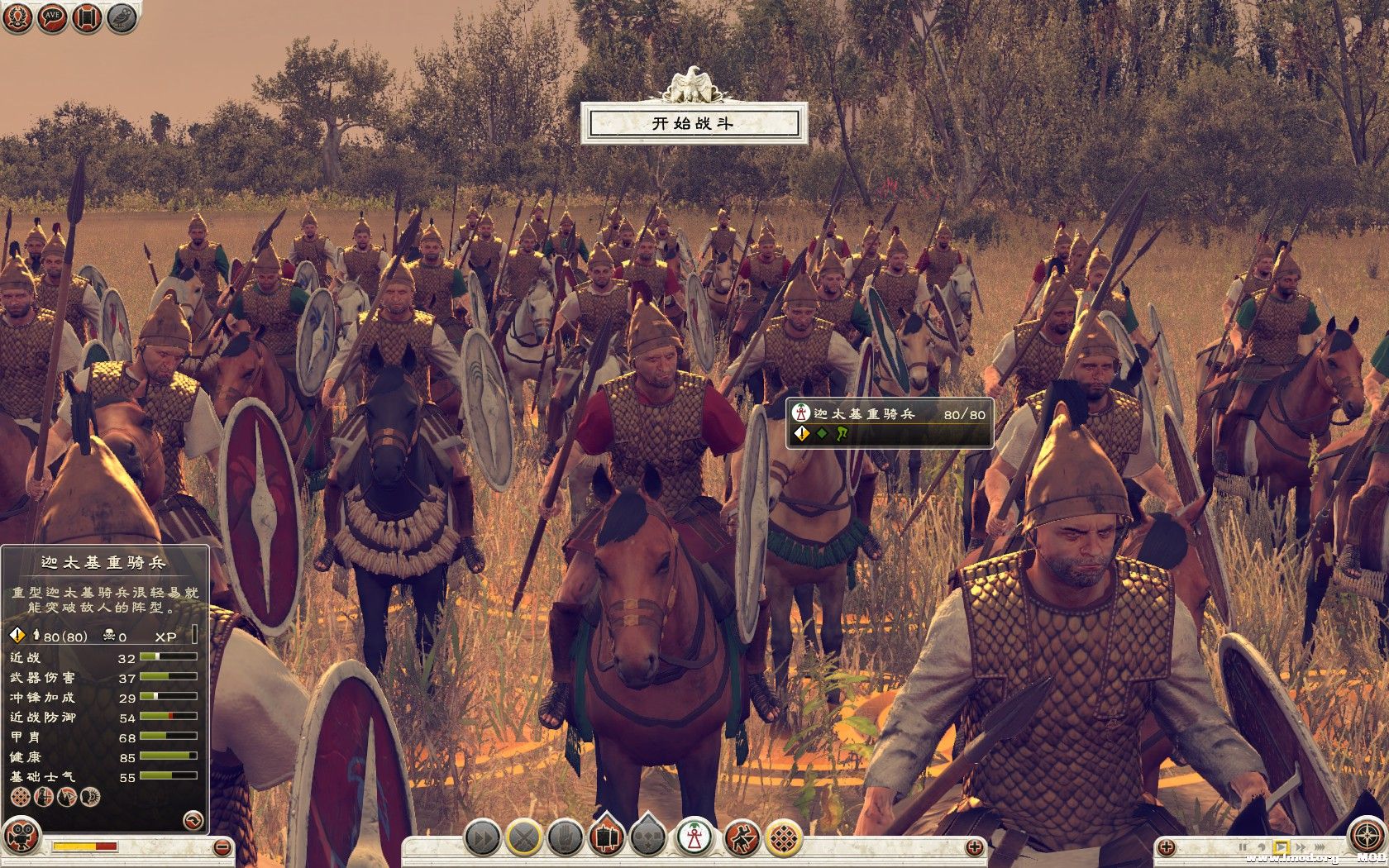Image resolution: width=1389 pixels, height=868 pixels.
Task: Select the Carthaginian unit insignia icon
Action: 801,413
